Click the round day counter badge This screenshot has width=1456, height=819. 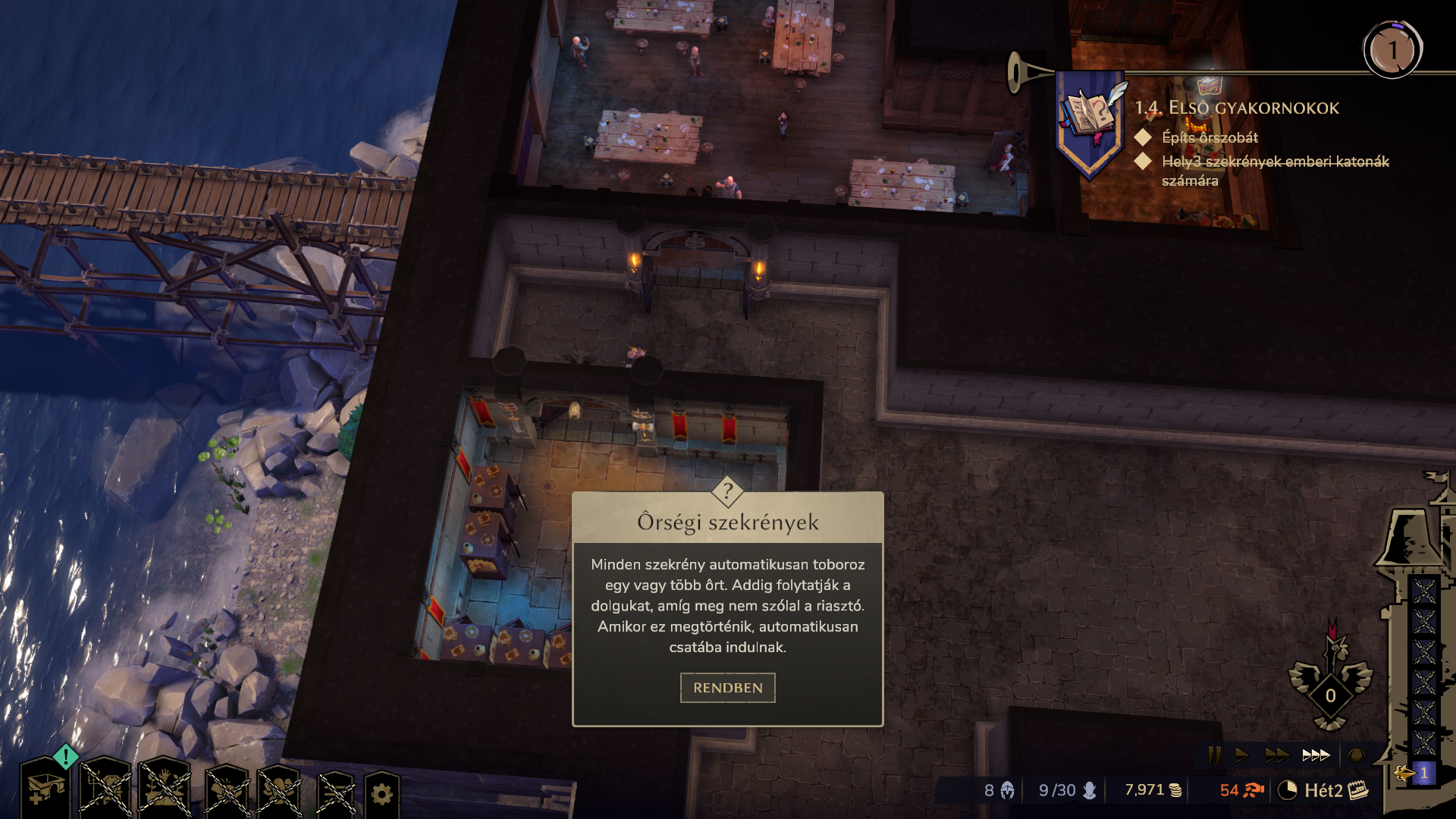[1392, 50]
